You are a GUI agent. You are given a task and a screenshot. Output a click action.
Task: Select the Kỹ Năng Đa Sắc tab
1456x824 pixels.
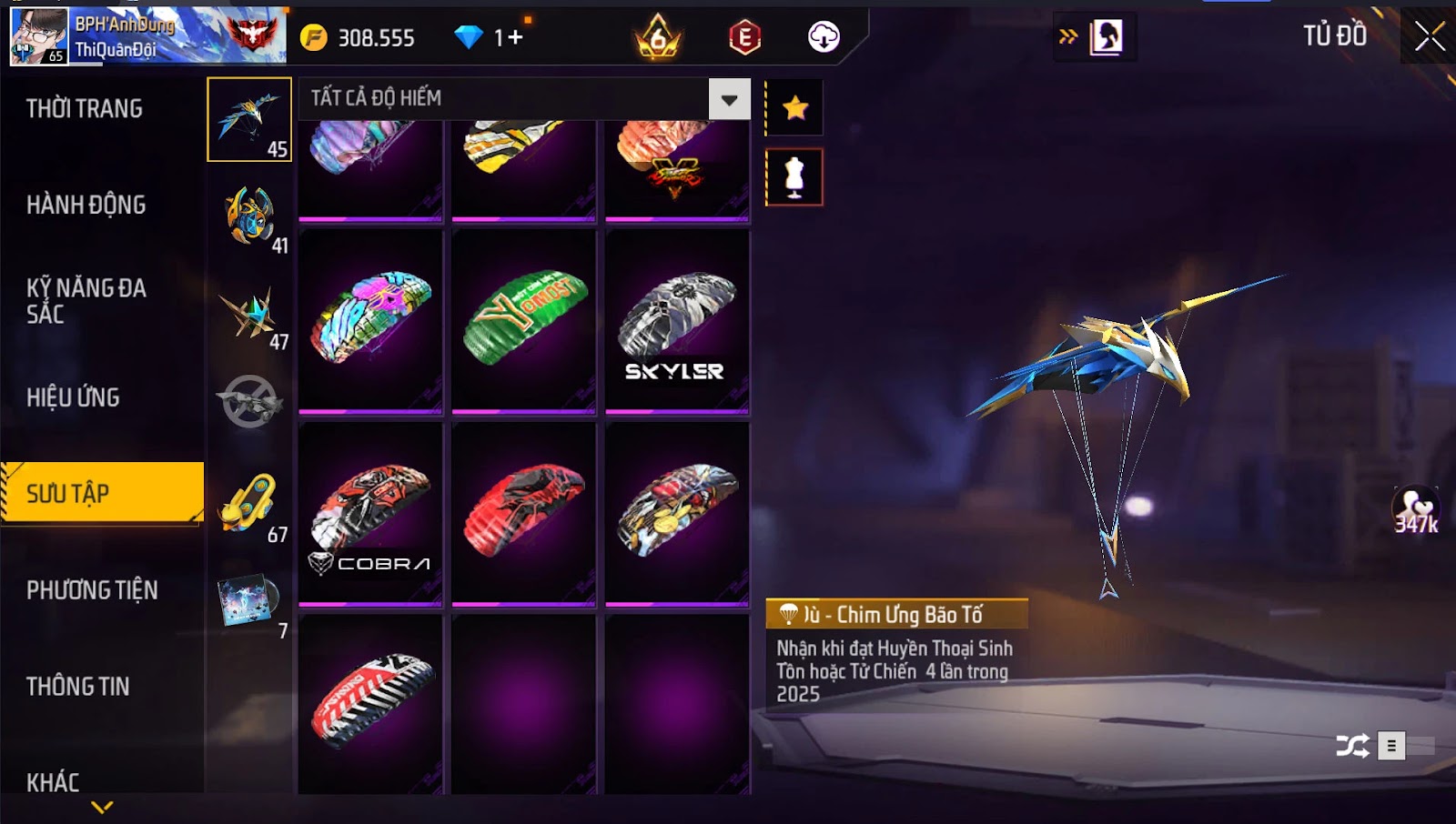click(x=86, y=301)
